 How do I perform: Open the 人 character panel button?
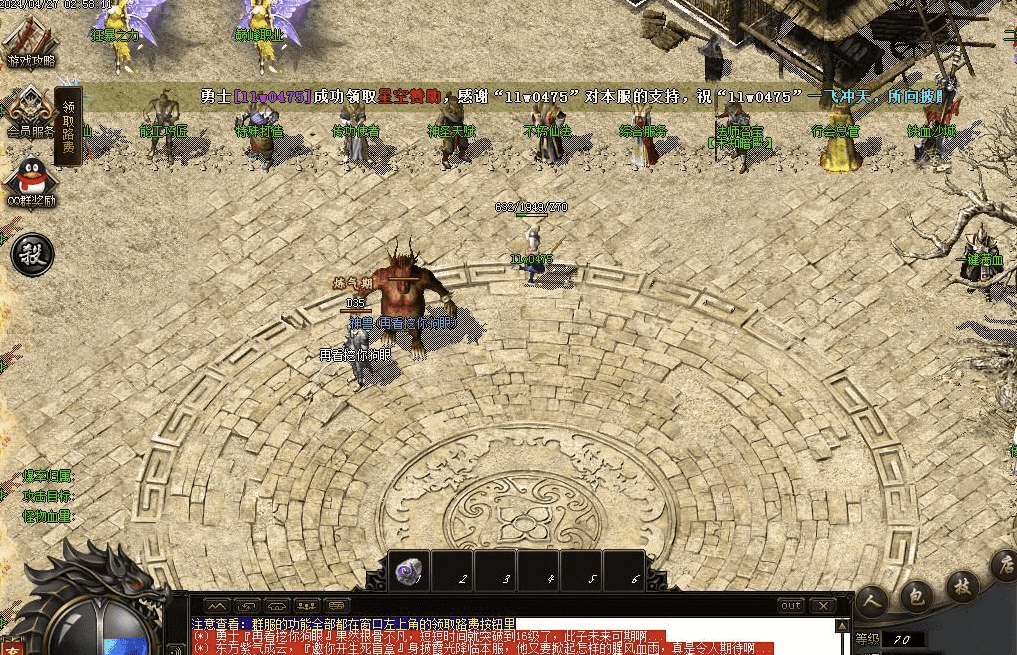[x=874, y=601]
